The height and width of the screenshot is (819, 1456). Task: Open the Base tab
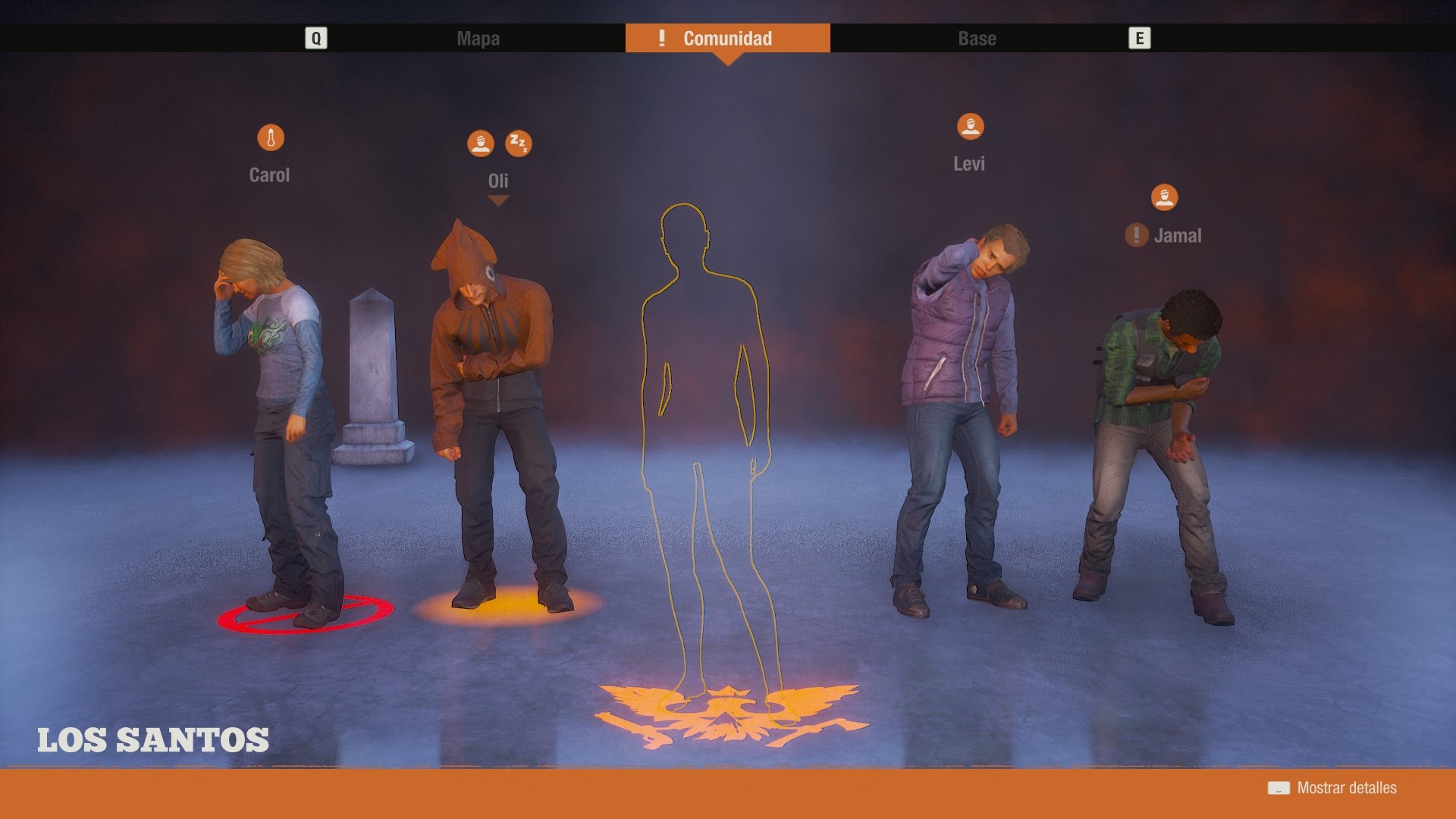[977, 38]
